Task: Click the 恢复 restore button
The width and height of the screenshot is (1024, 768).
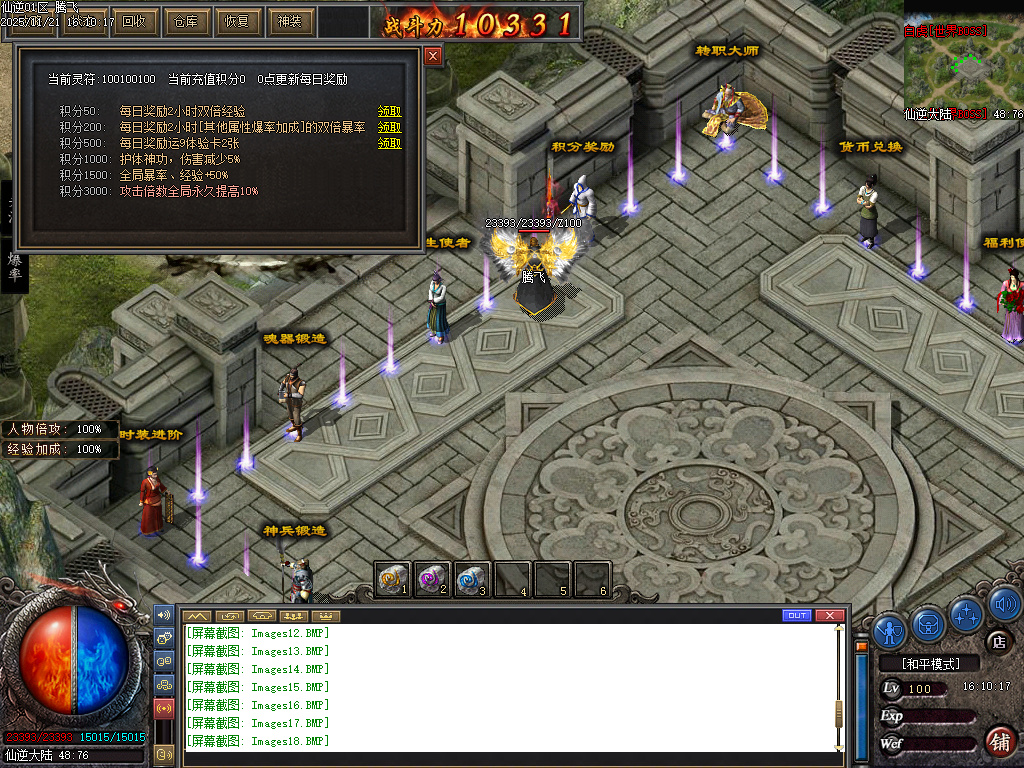Action: [237, 21]
